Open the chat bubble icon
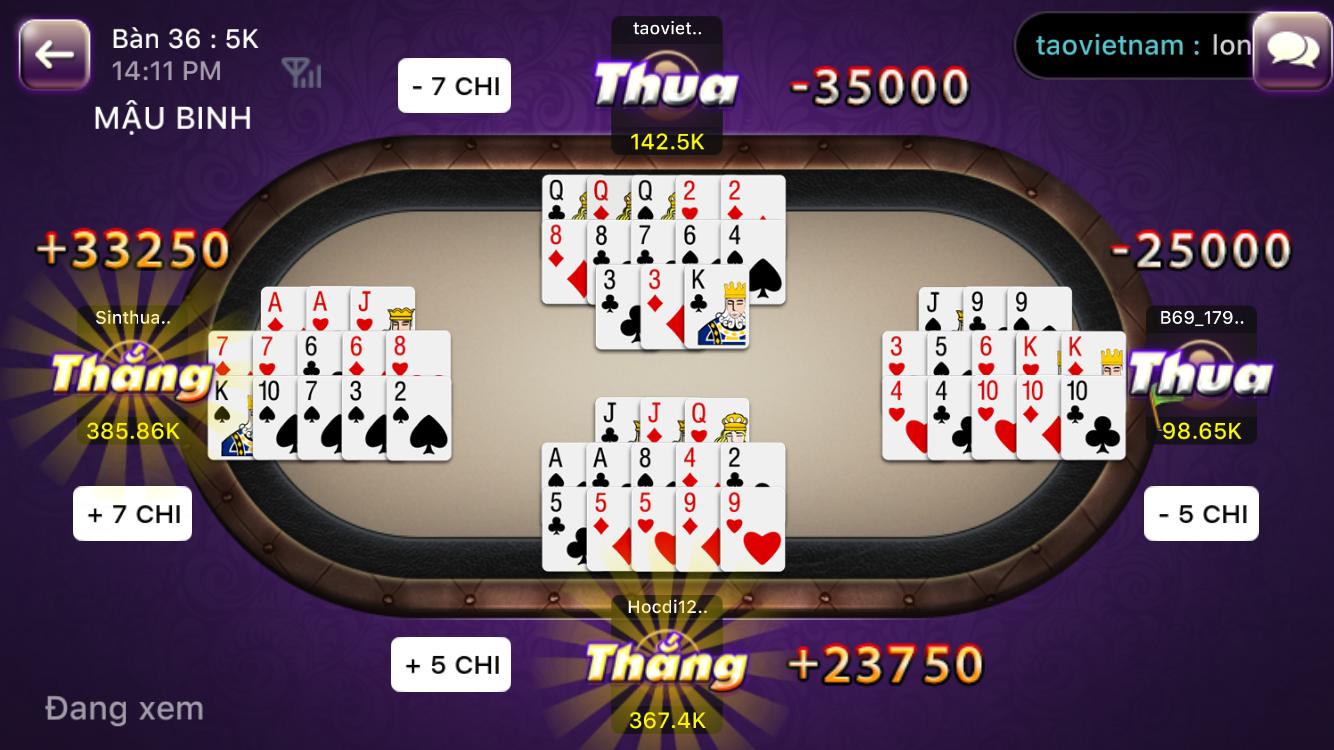This screenshot has width=1334, height=750. (1291, 46)
